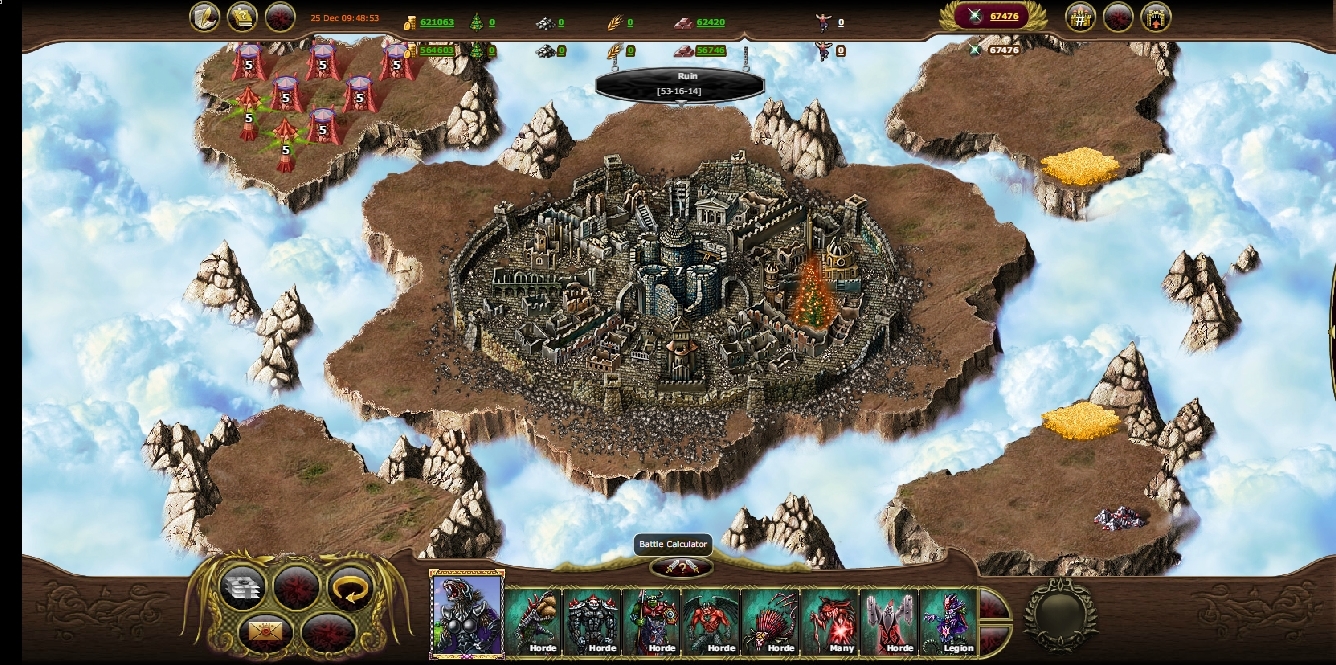Screen dimensions: 1336x665
Task: Click the gold coins amount 621063
Action: 437,22
